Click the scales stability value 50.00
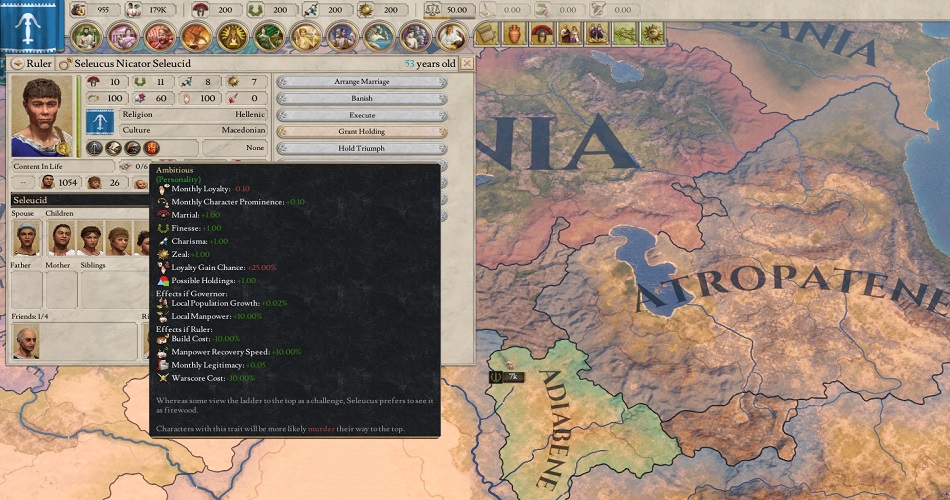This screenshot has height=500, width=950. point(446,10)
